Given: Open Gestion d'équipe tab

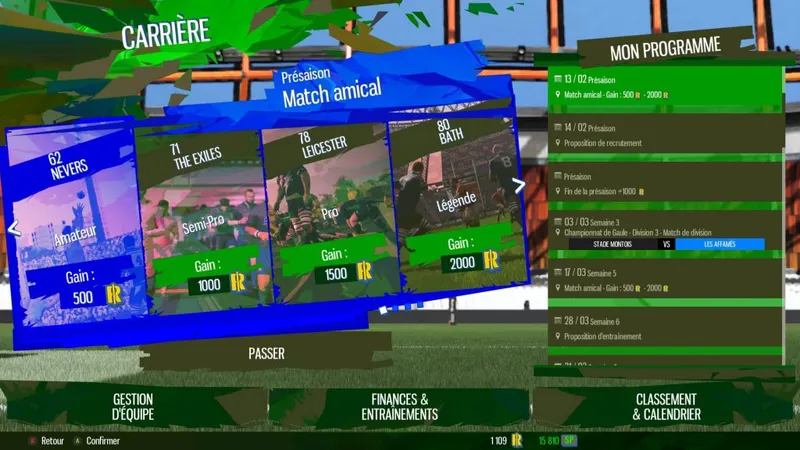Looking at the screenshot, I should 133,406.
